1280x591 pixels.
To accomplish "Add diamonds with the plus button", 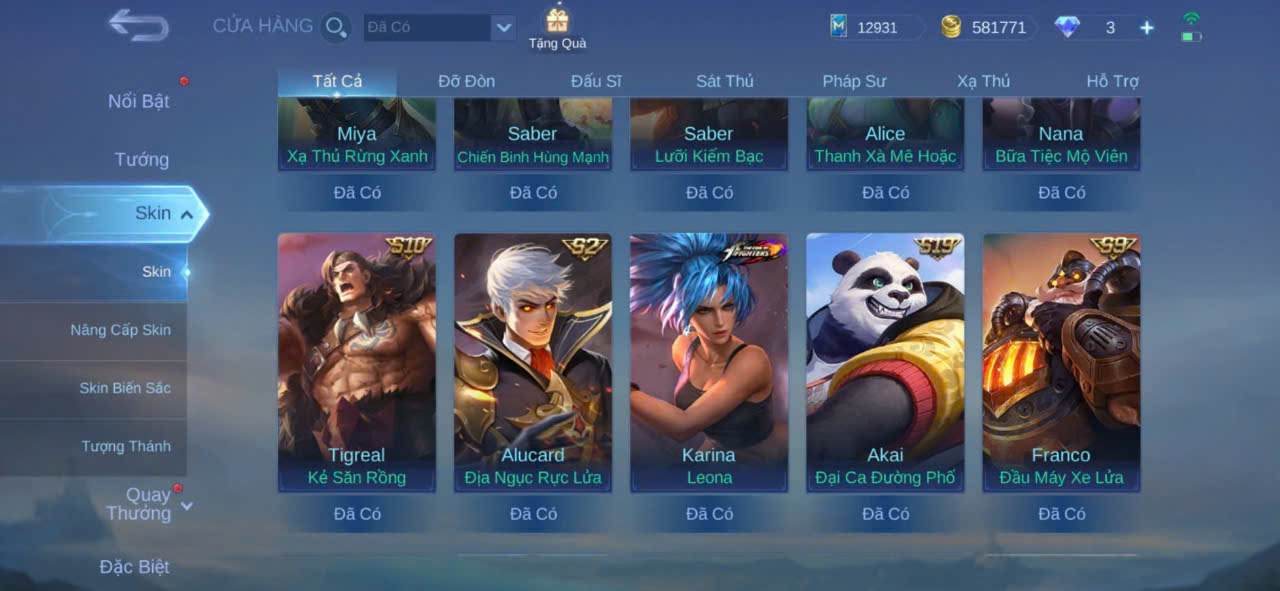I will [x=1147, y=28].
